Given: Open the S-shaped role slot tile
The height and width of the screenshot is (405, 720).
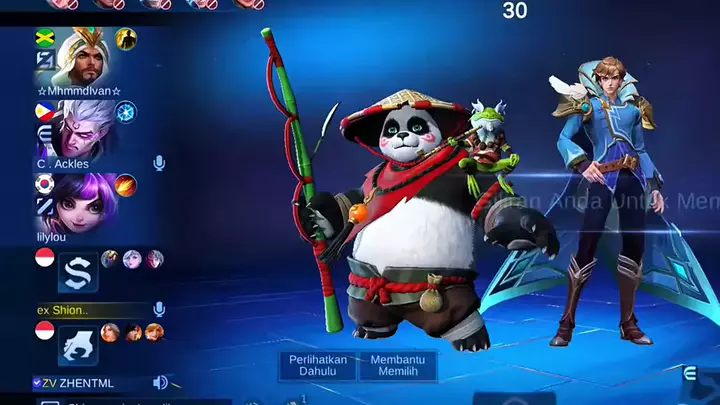Looking at the screenshot, I should 77,272.
